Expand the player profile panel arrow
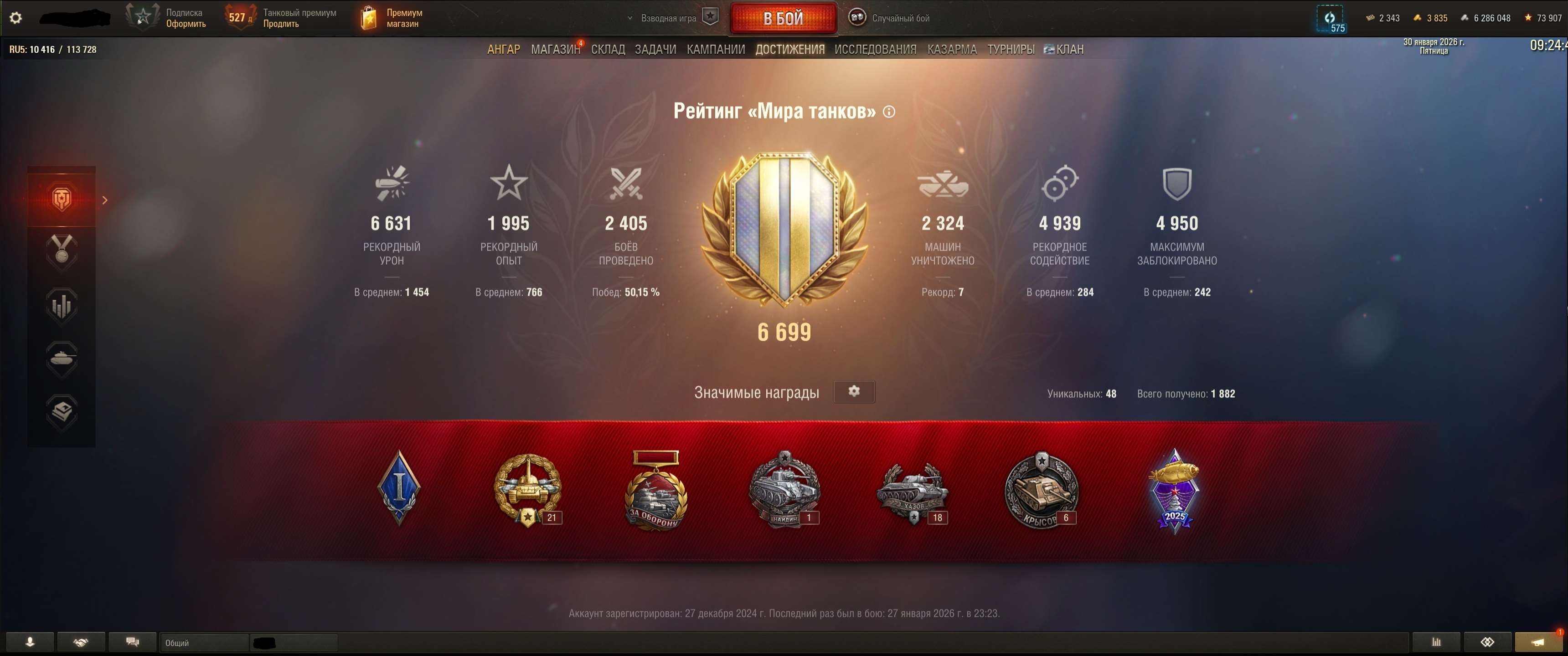The height and width of the screenshot is (656, 1568). [x=105, y=199]
